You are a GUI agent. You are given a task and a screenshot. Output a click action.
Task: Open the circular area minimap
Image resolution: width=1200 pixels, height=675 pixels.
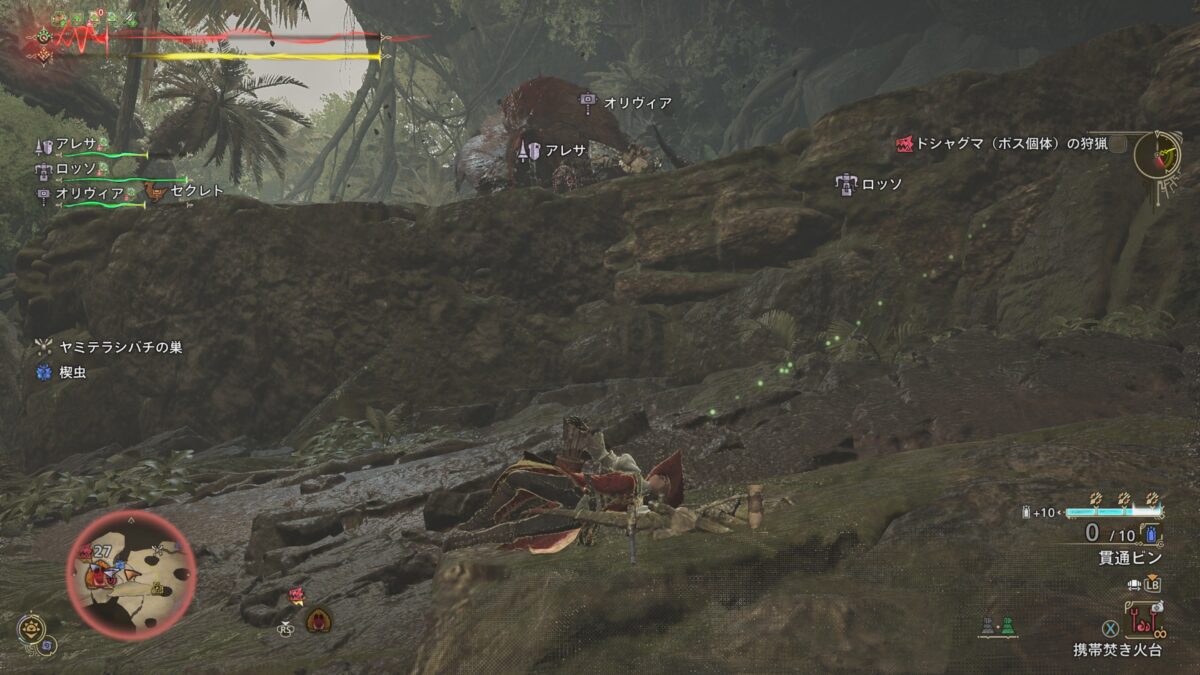coord(130,573)
